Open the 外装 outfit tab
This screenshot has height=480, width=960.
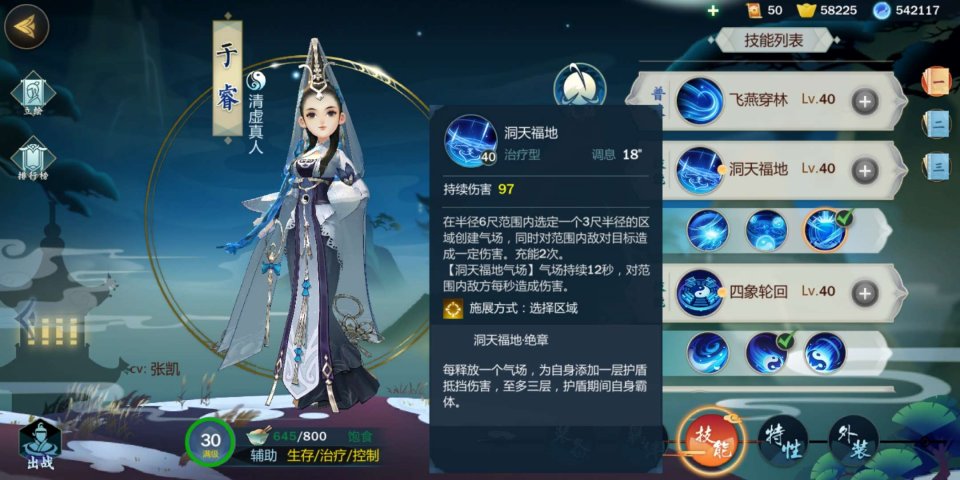[x=853, y=441]
